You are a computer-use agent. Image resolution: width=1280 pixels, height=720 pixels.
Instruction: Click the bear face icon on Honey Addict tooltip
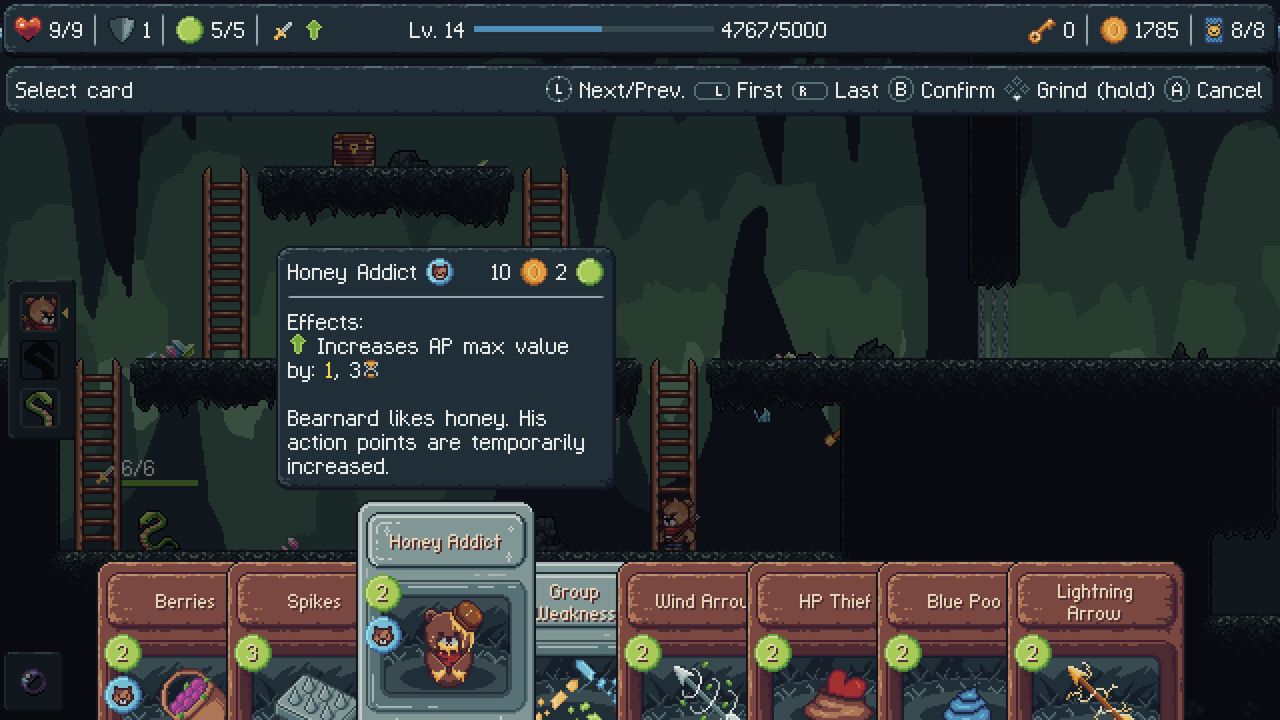(439, 271)
